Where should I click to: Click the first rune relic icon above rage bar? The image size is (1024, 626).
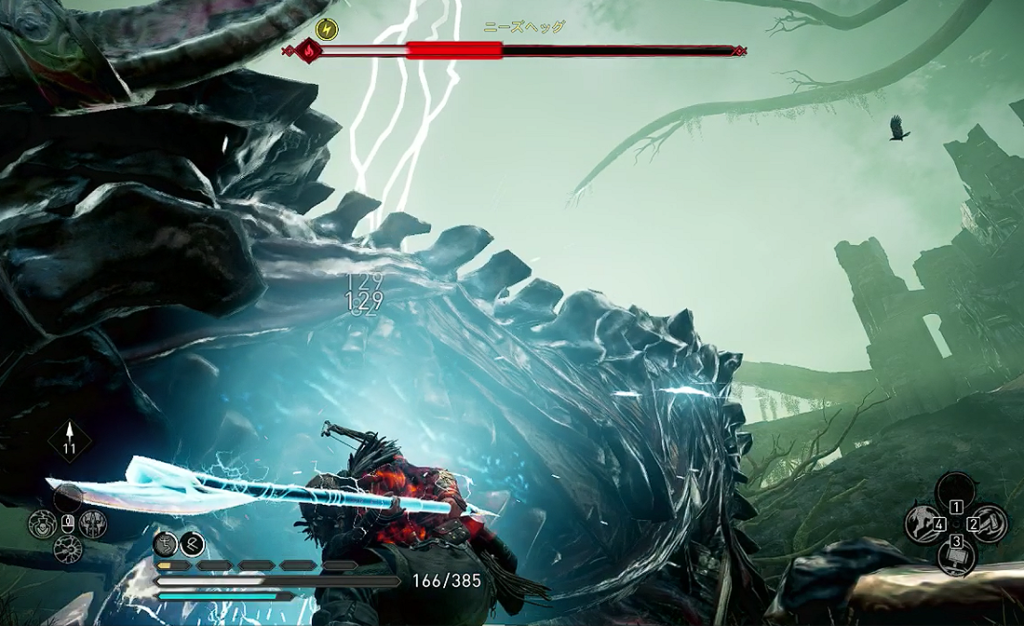click(166, 543)
